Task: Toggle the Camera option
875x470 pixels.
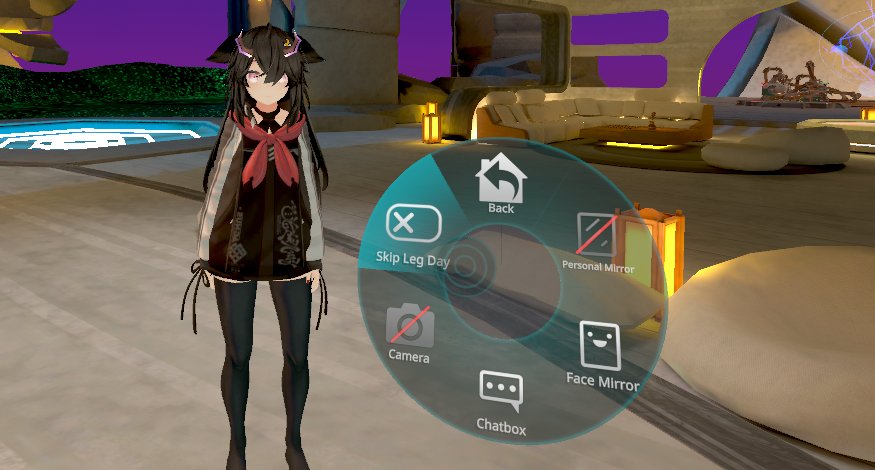Action: pyautogui.click(x=409, y=330)
